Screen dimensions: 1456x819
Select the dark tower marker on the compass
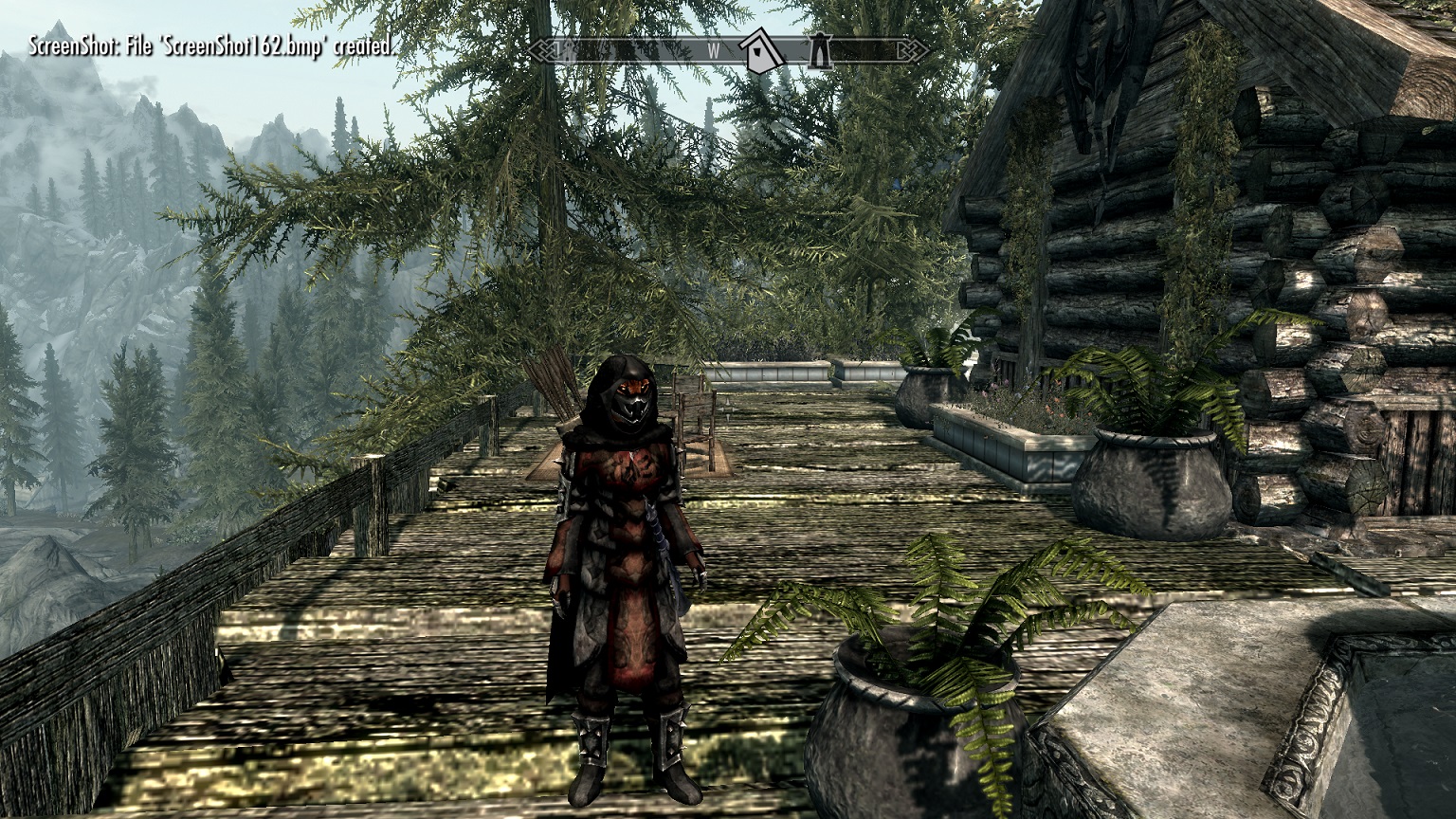pos(818,50)
